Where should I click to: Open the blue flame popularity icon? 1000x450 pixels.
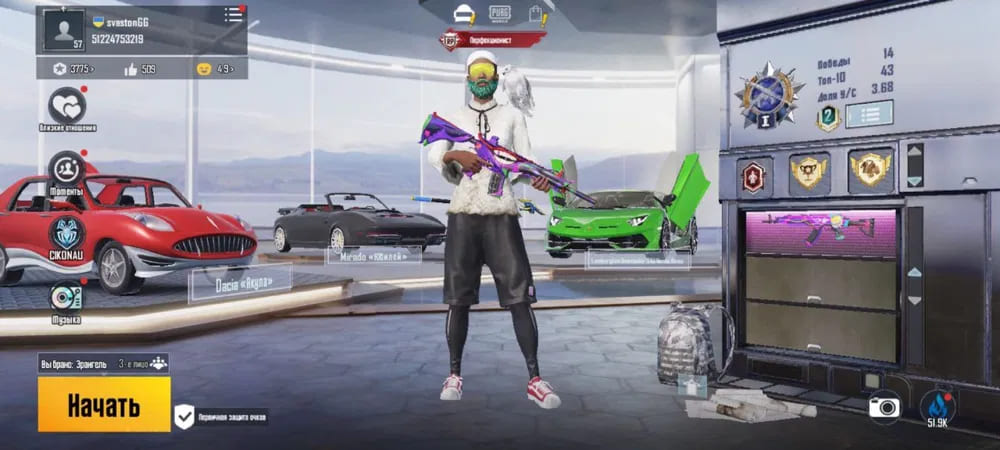[x=938, y=405]
